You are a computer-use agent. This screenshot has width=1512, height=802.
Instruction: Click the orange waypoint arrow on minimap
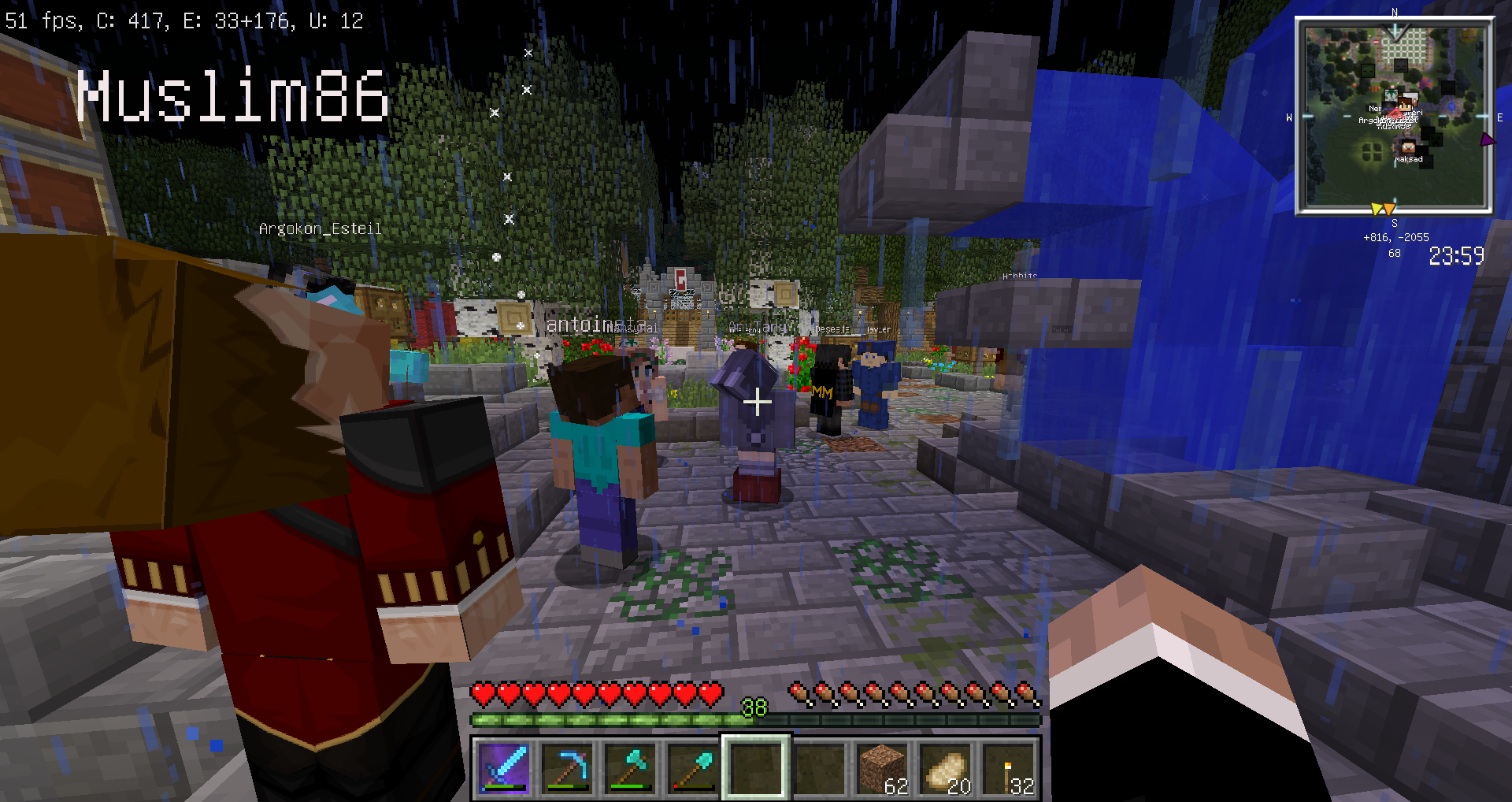(x=1389, y=210)
